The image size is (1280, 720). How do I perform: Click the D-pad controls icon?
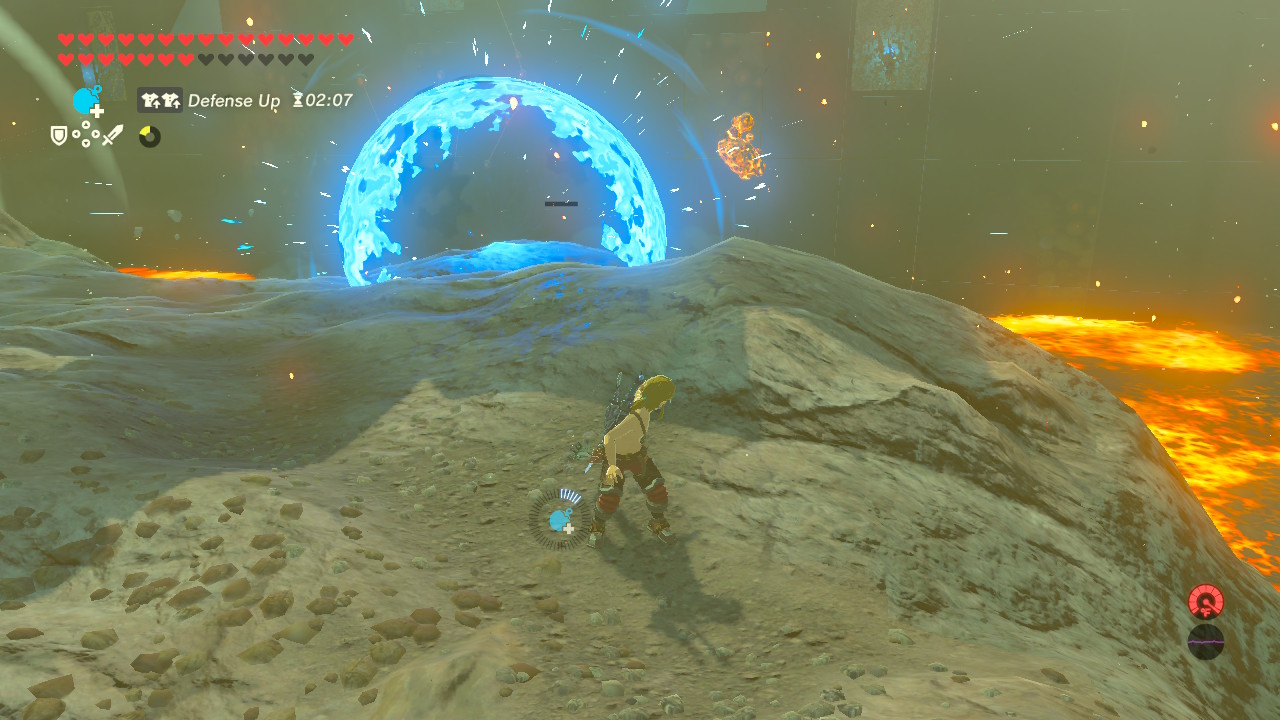pos(86,134)
